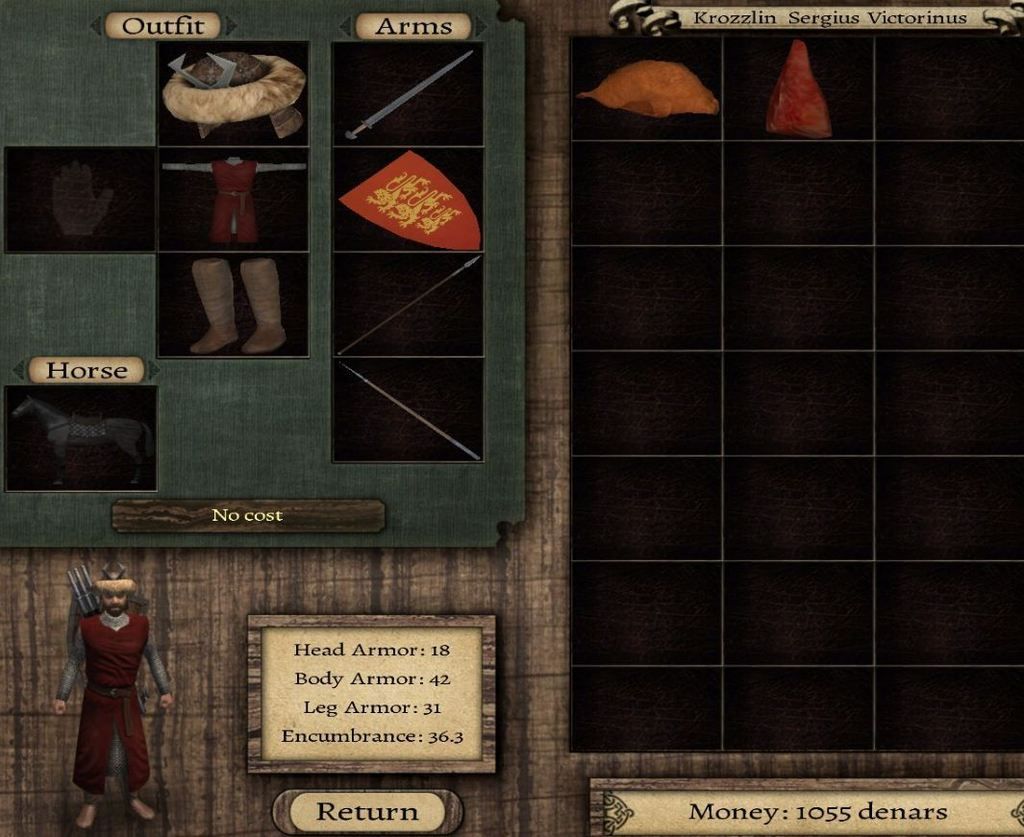The width and height of the screenshot is (1024, 837).
Task: Pick the sword in the Arms column
Action: [x=408, y=94]
